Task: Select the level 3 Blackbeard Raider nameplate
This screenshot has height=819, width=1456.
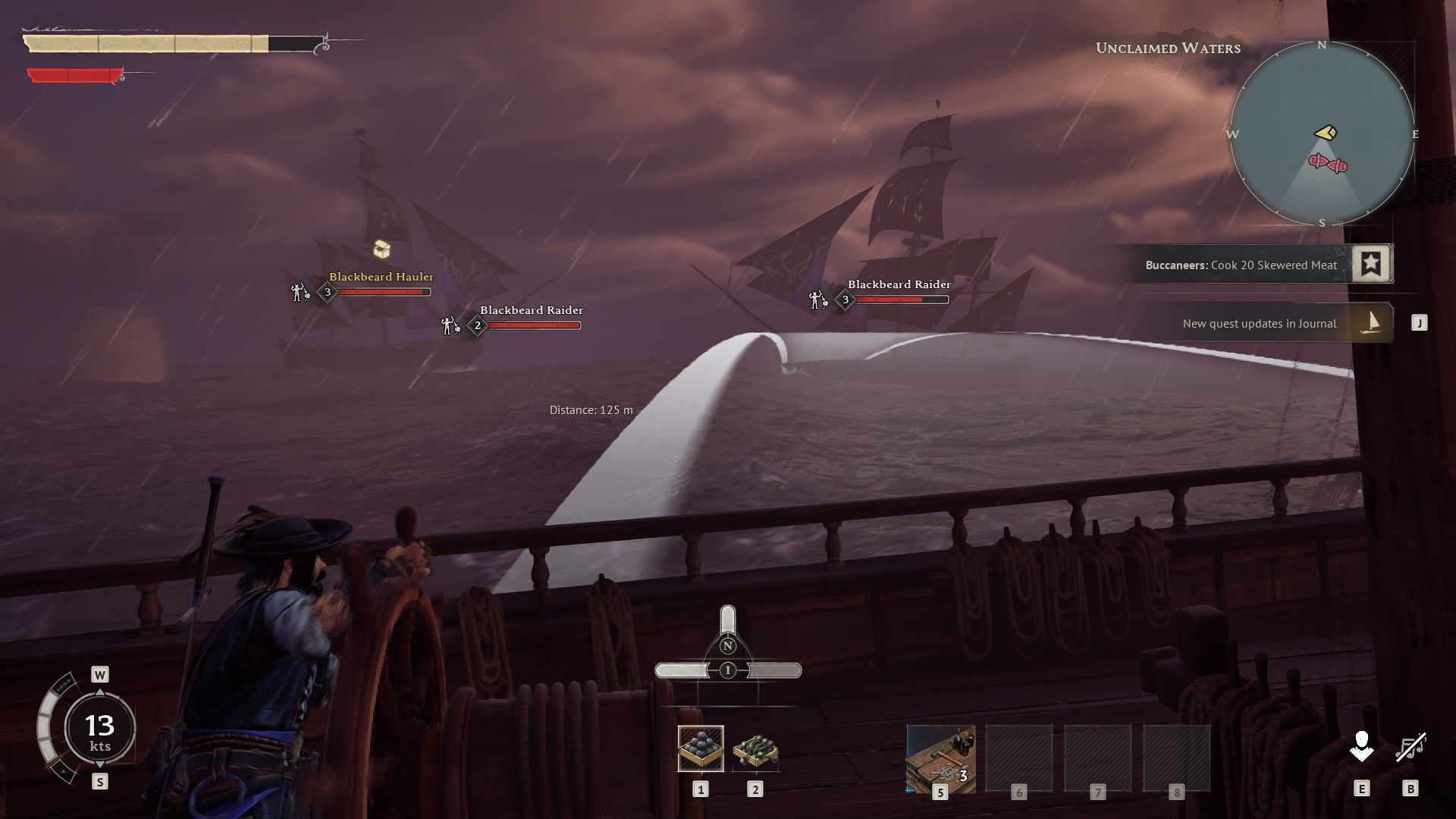Action: [x=899, y=285]
